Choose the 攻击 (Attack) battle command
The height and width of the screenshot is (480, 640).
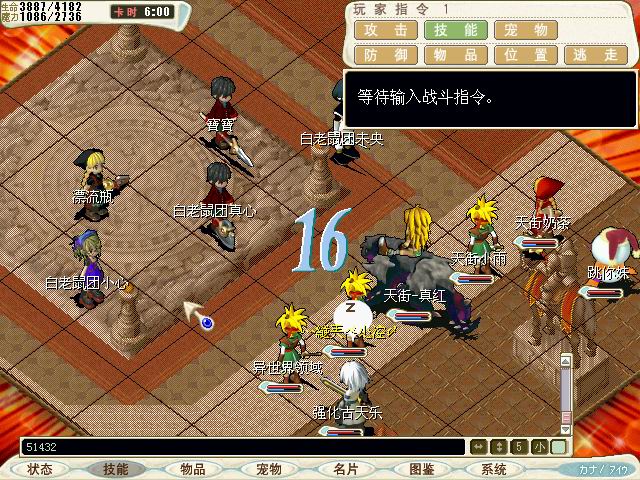tap(386, 31)
